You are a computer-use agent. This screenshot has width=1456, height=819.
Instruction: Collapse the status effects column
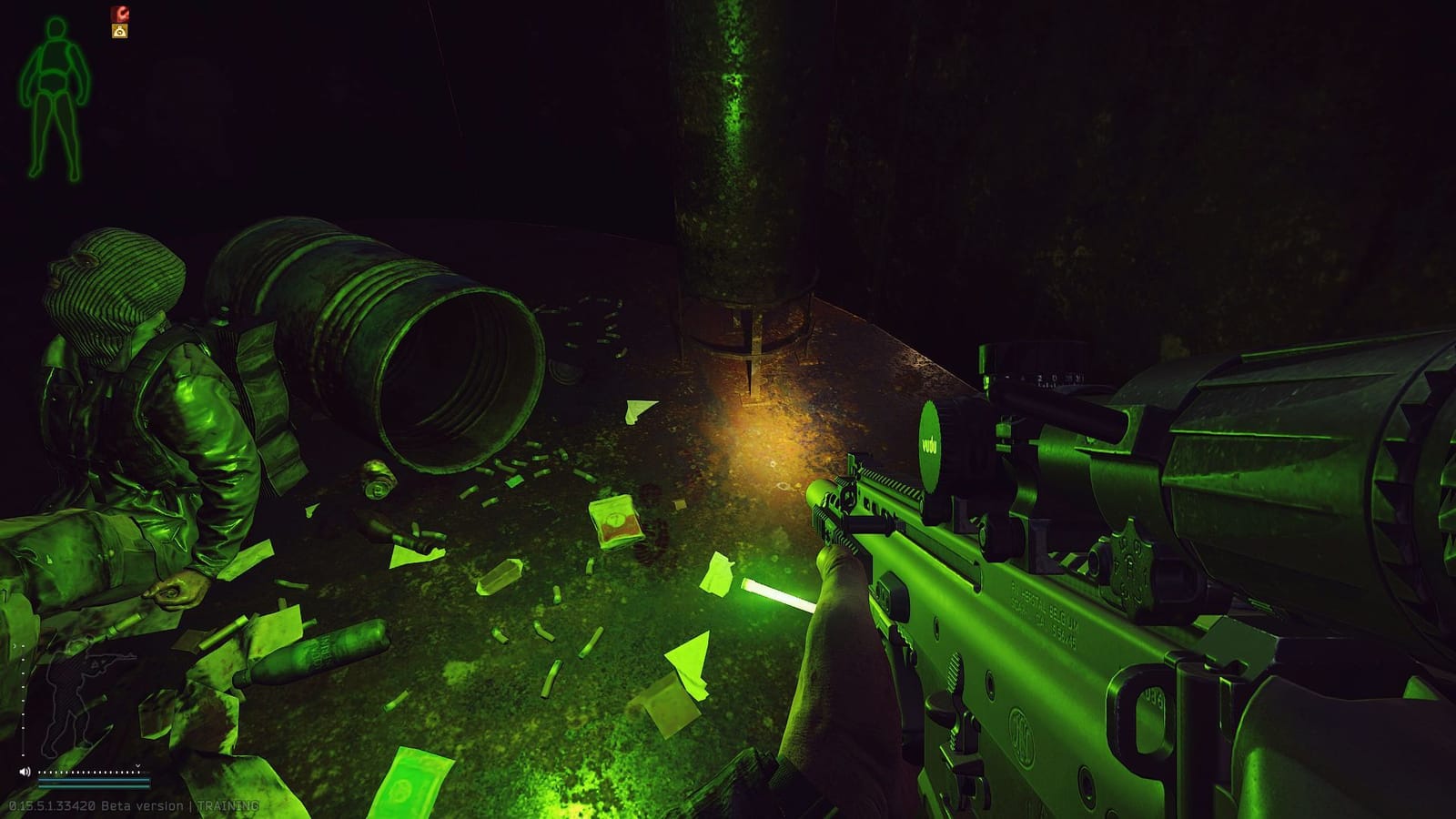[119, 22]
